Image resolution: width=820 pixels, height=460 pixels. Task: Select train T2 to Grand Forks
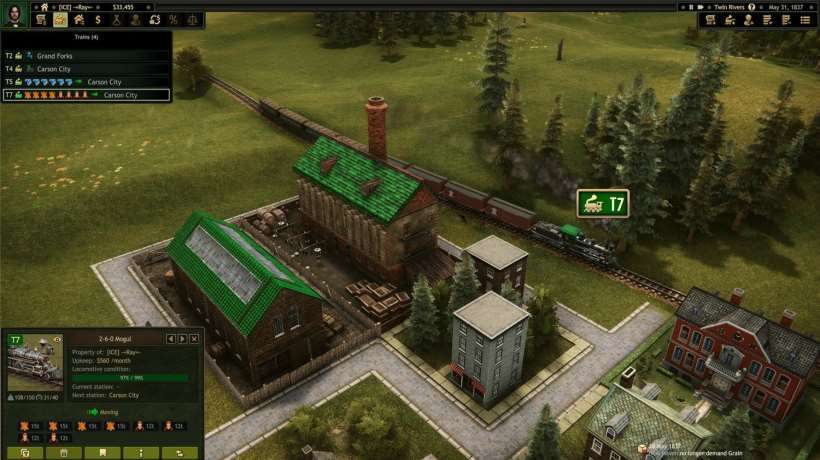(x=60, y=56)
